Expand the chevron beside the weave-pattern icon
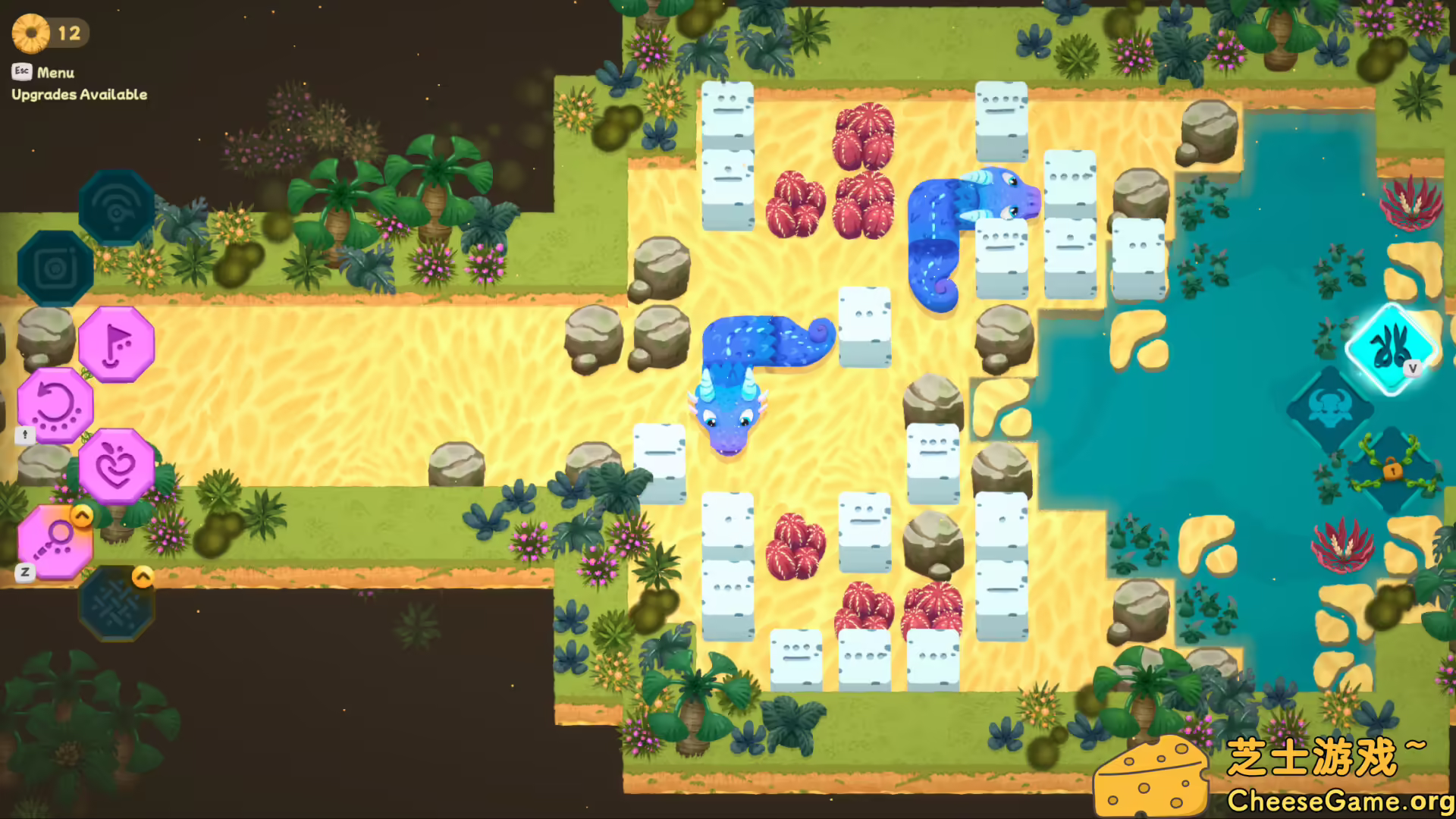 pos(143,577)
